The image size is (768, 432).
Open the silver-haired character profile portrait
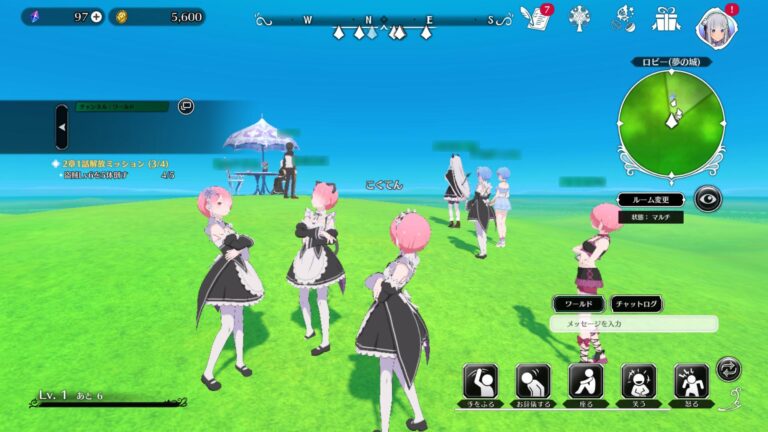(x=715, y=24)
